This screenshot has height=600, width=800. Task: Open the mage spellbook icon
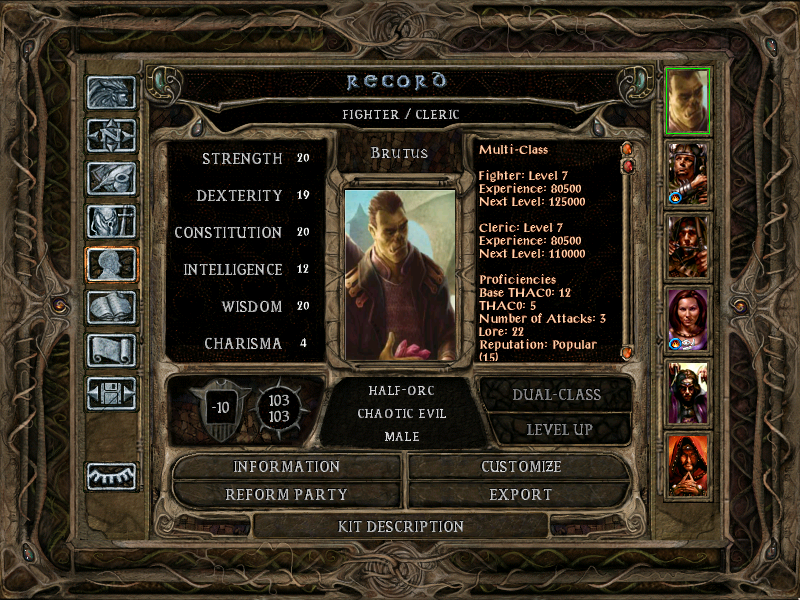[x=111, y=307]
